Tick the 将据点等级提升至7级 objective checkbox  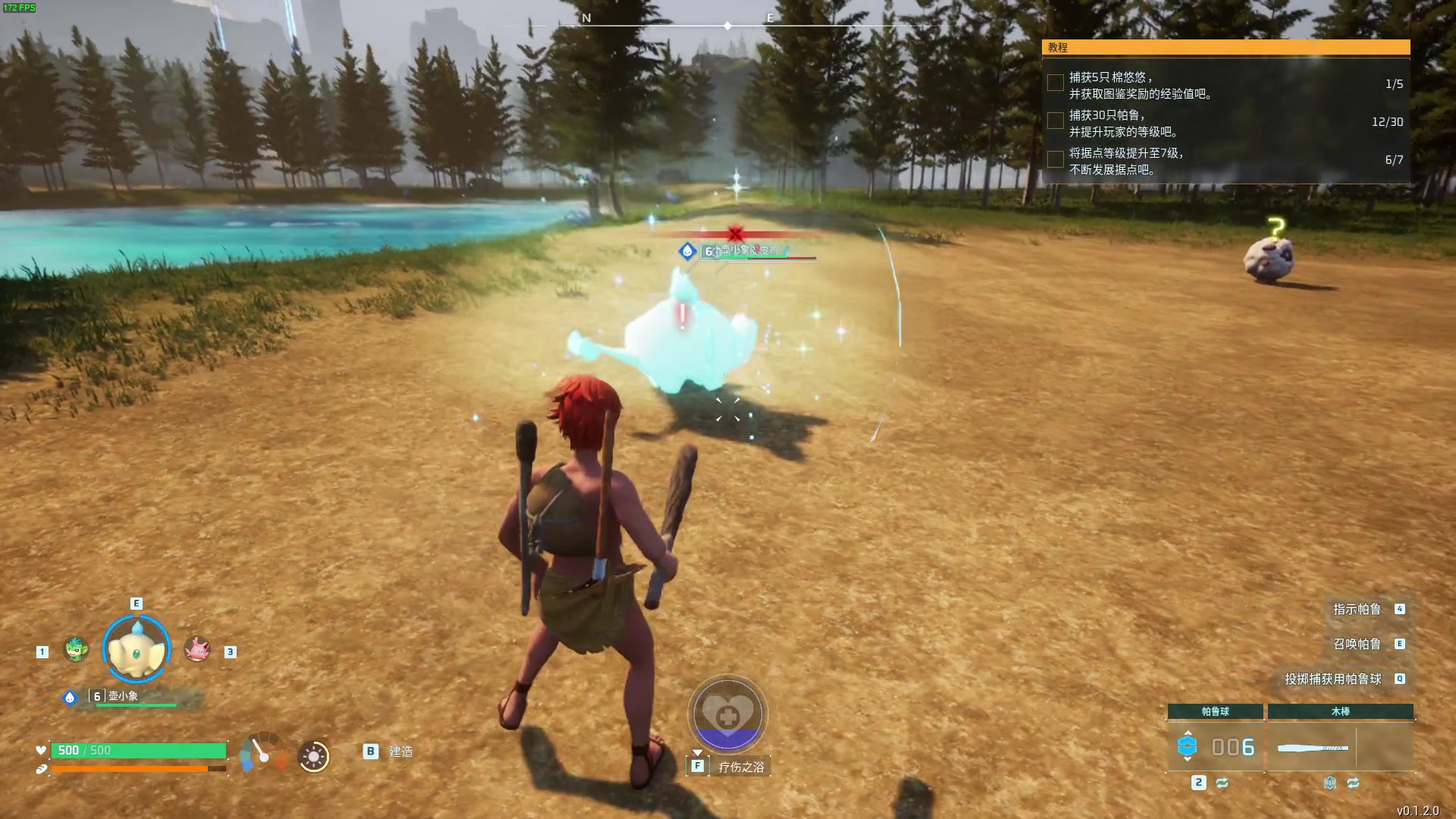[1055, 159]
